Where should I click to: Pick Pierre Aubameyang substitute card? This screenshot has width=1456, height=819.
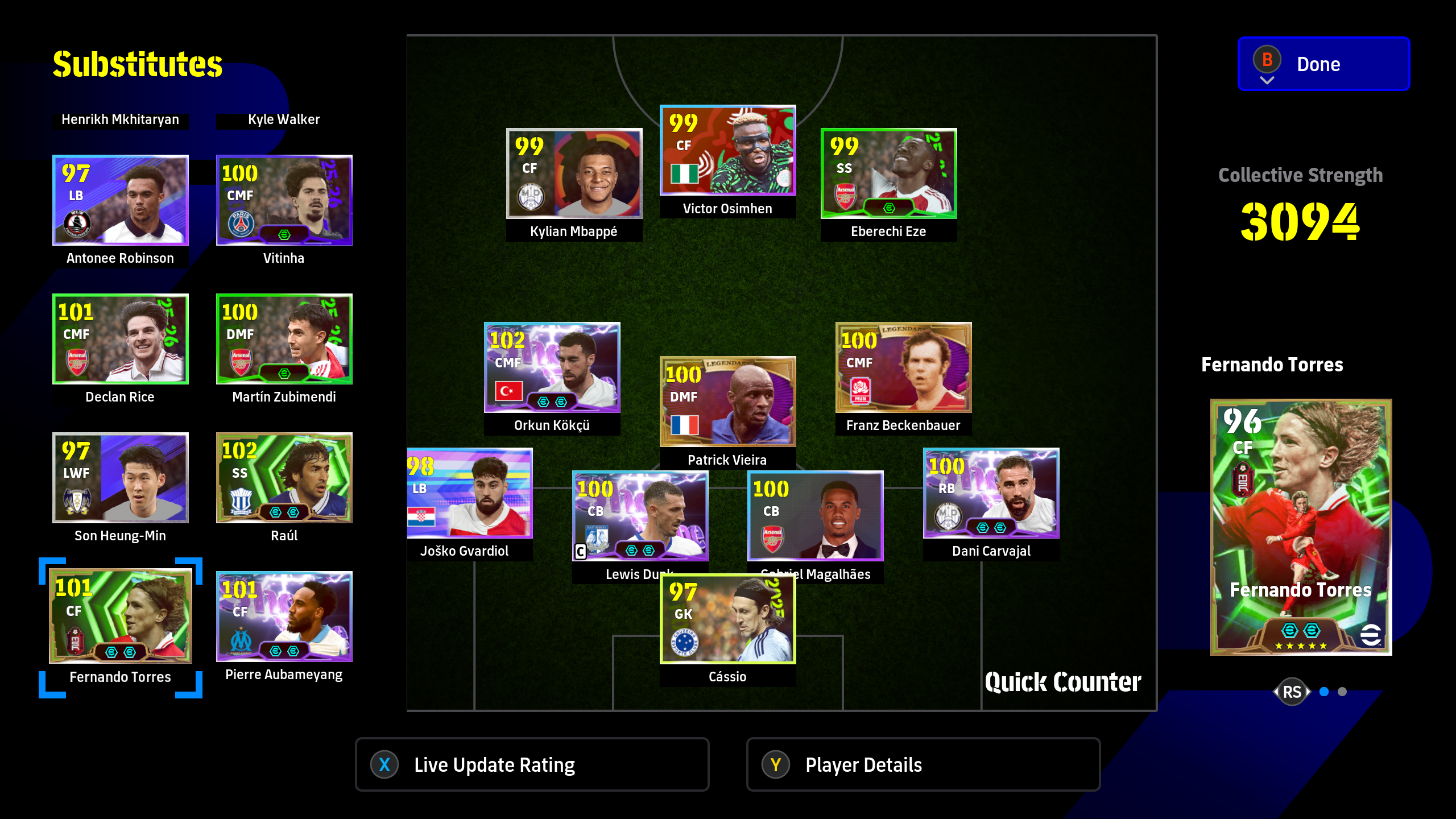284,617
